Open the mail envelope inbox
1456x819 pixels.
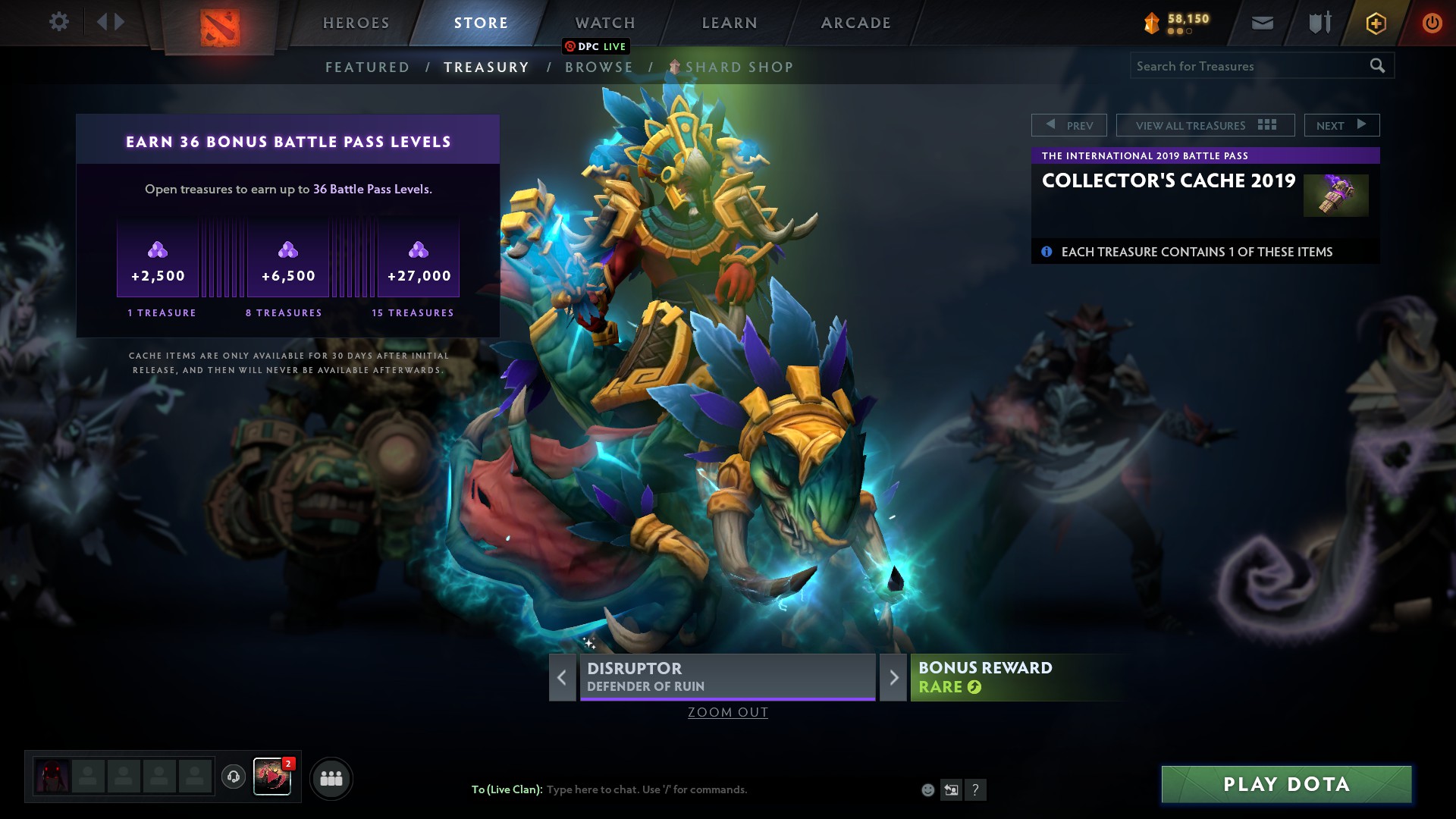1262,23
